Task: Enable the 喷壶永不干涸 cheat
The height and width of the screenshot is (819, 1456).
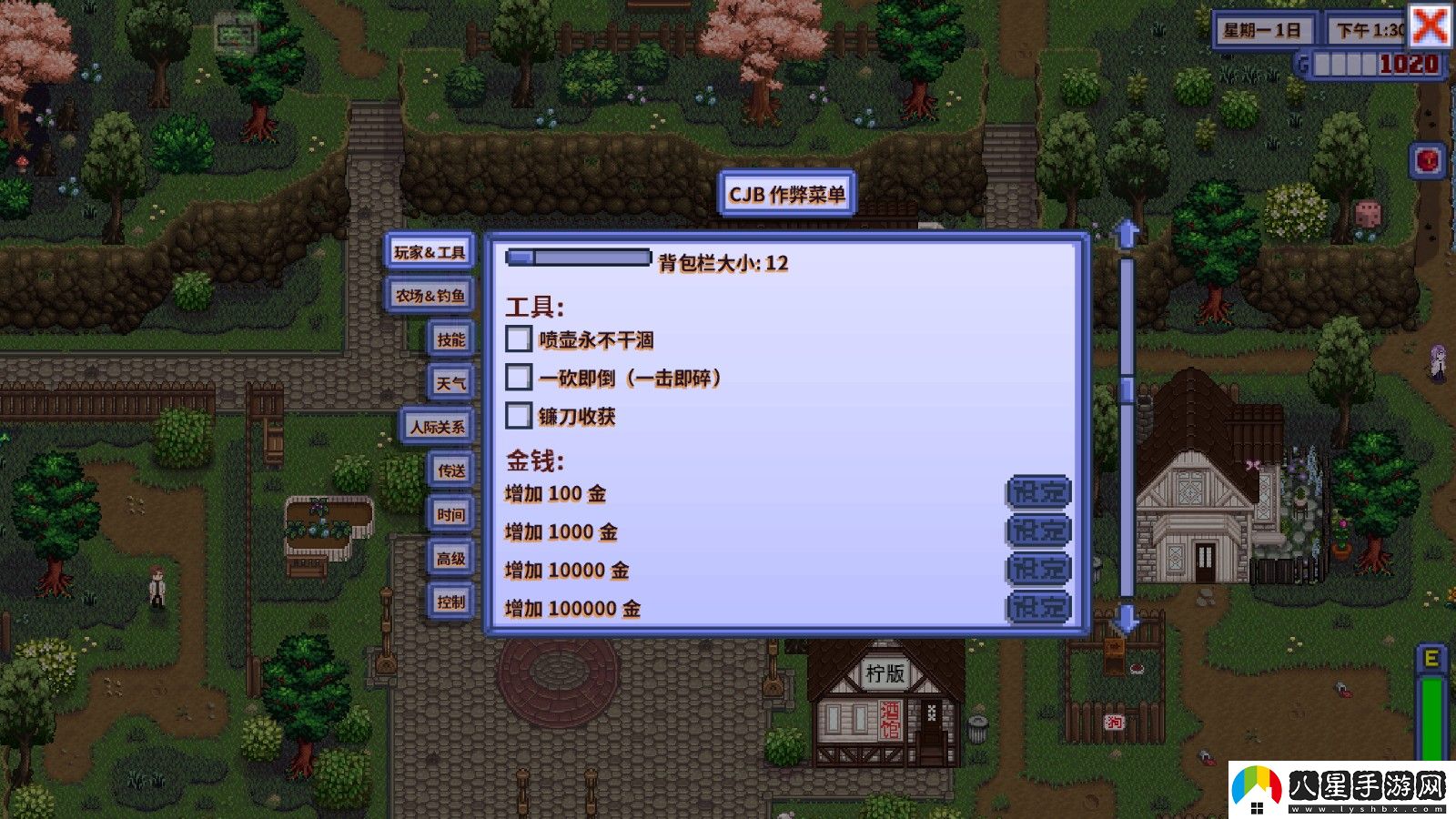Action: pyautogui.click(x=519, y=339)
